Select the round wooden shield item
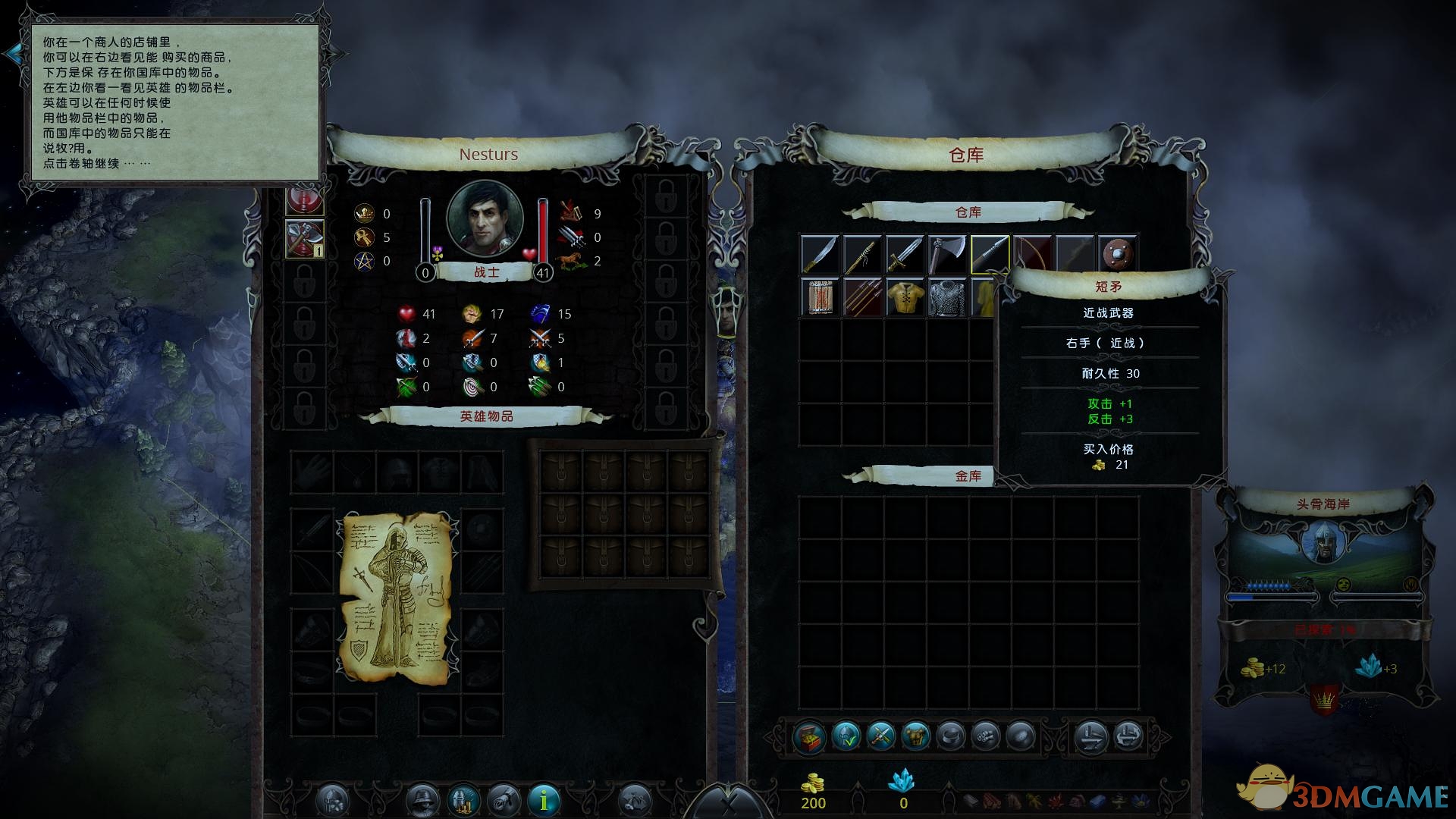 1117,255
